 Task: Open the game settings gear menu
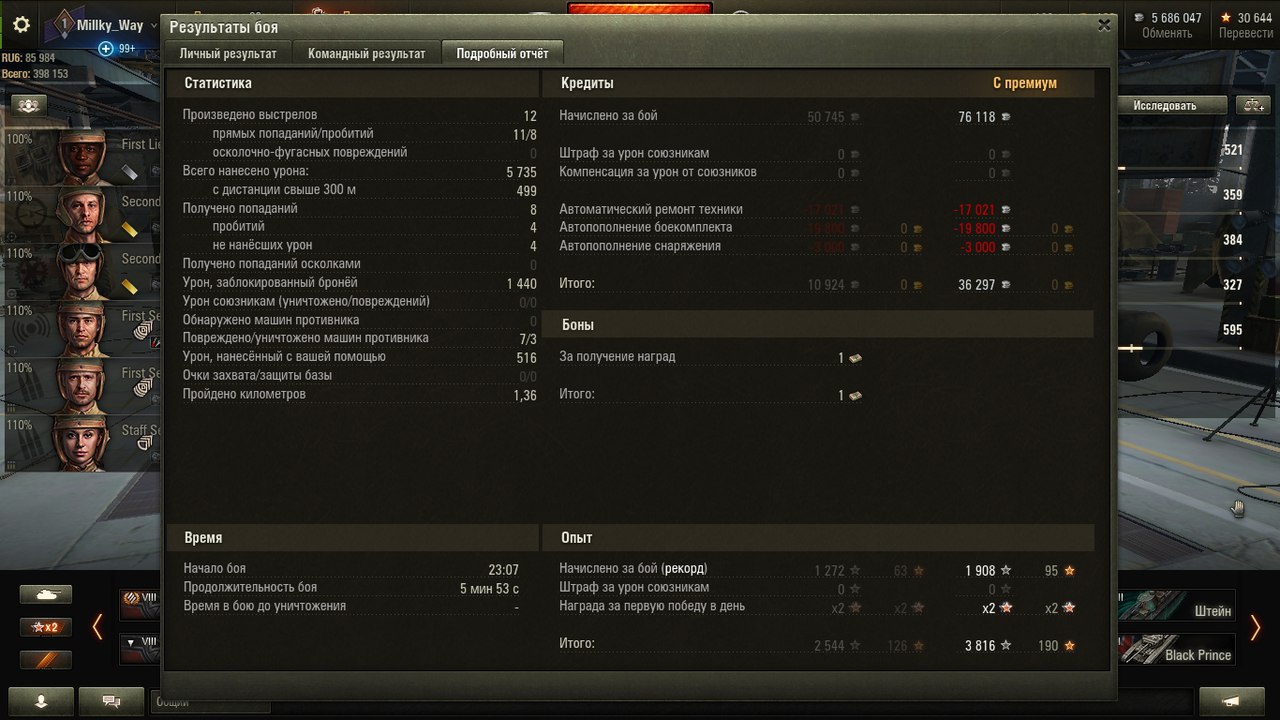click(x=21, y=25)
